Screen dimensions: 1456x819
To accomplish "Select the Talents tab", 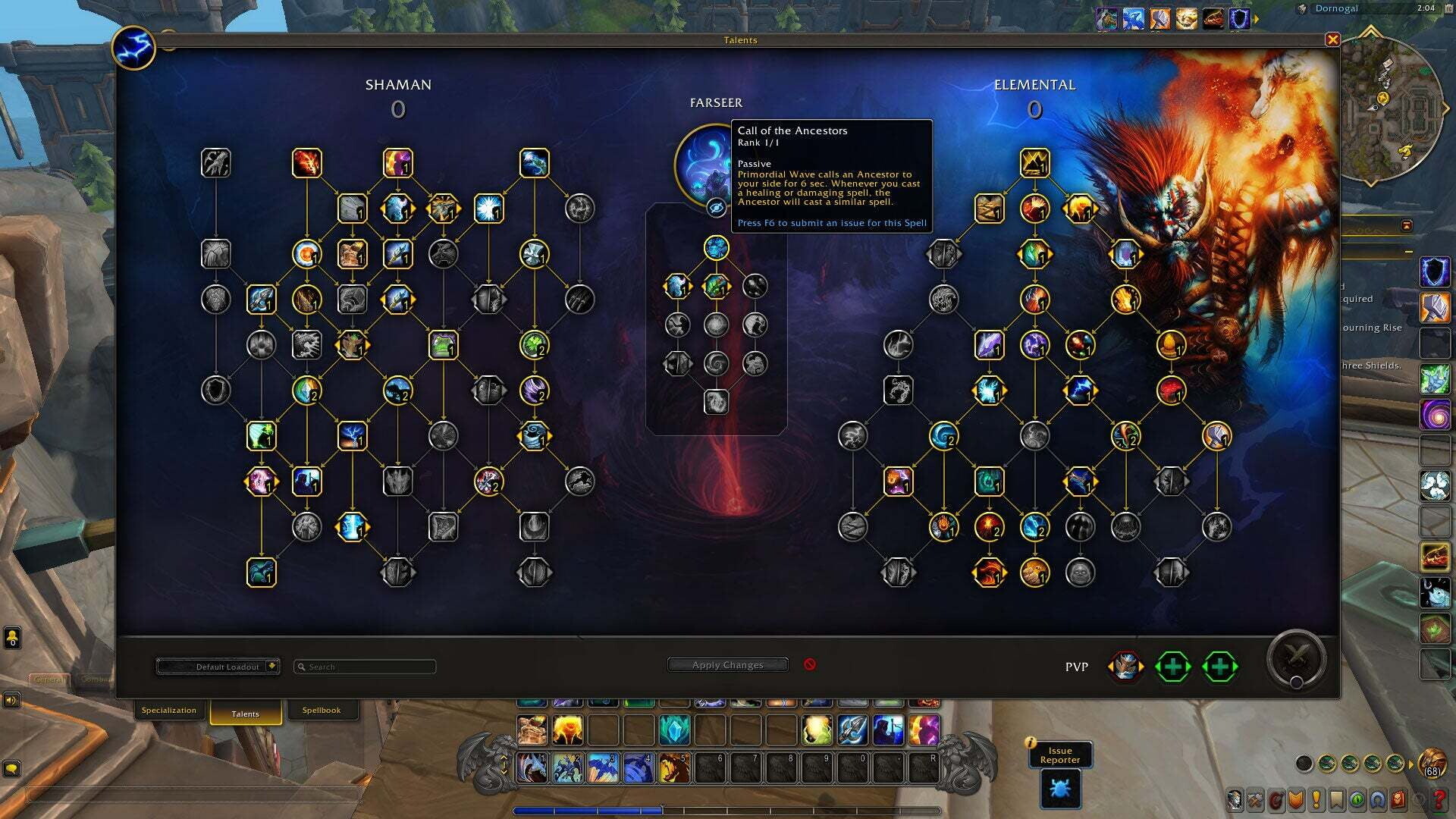I will tap(245, 714).
